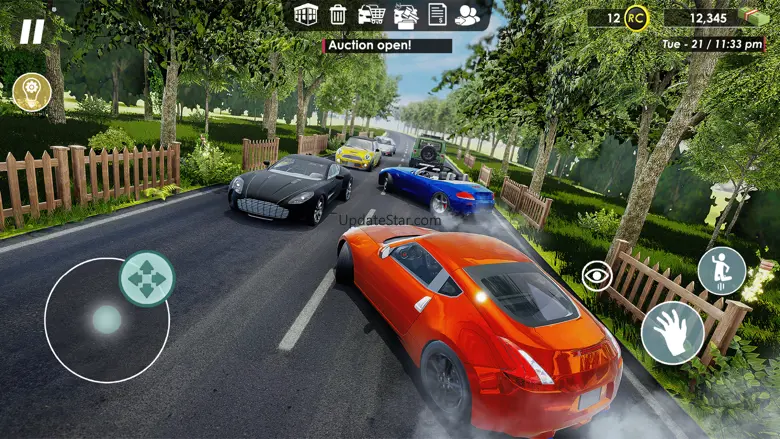Open the garage building icon

[306, 14]
